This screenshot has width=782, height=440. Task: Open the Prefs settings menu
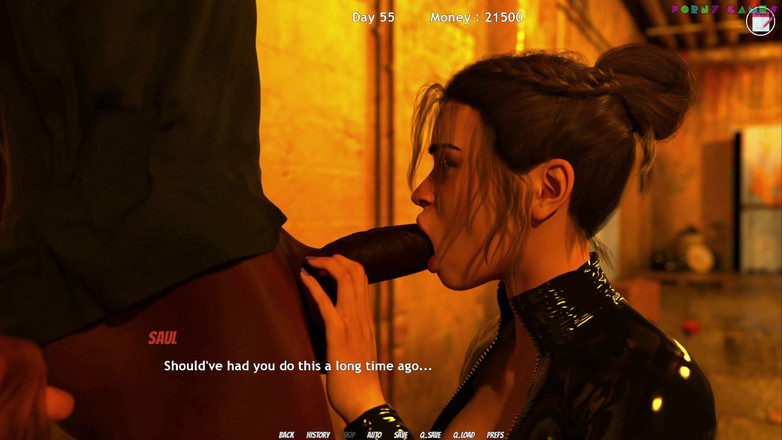(495, 435)
